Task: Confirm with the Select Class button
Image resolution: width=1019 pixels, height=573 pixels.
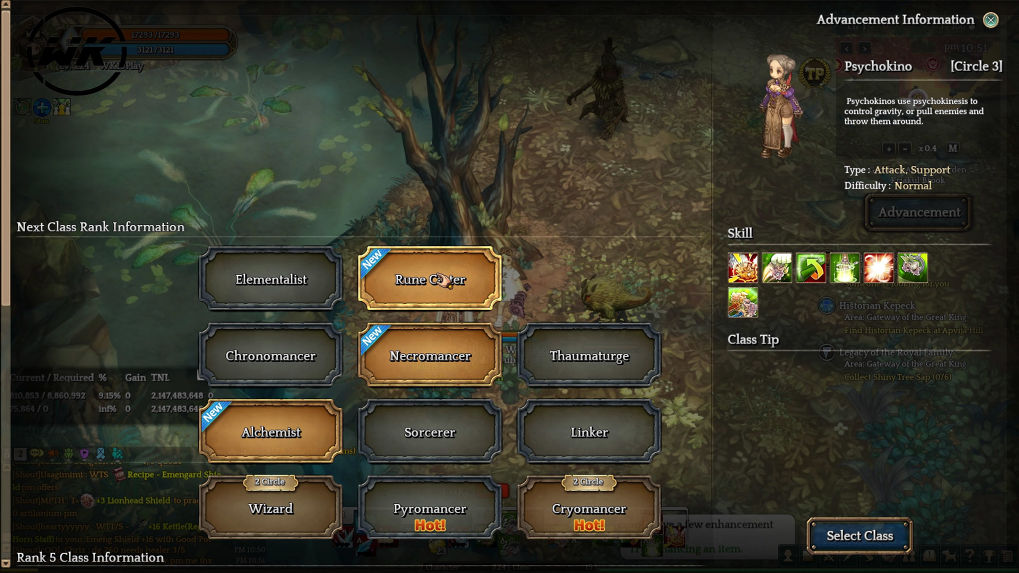Action: pyautogui.click(x=859, y=536)
